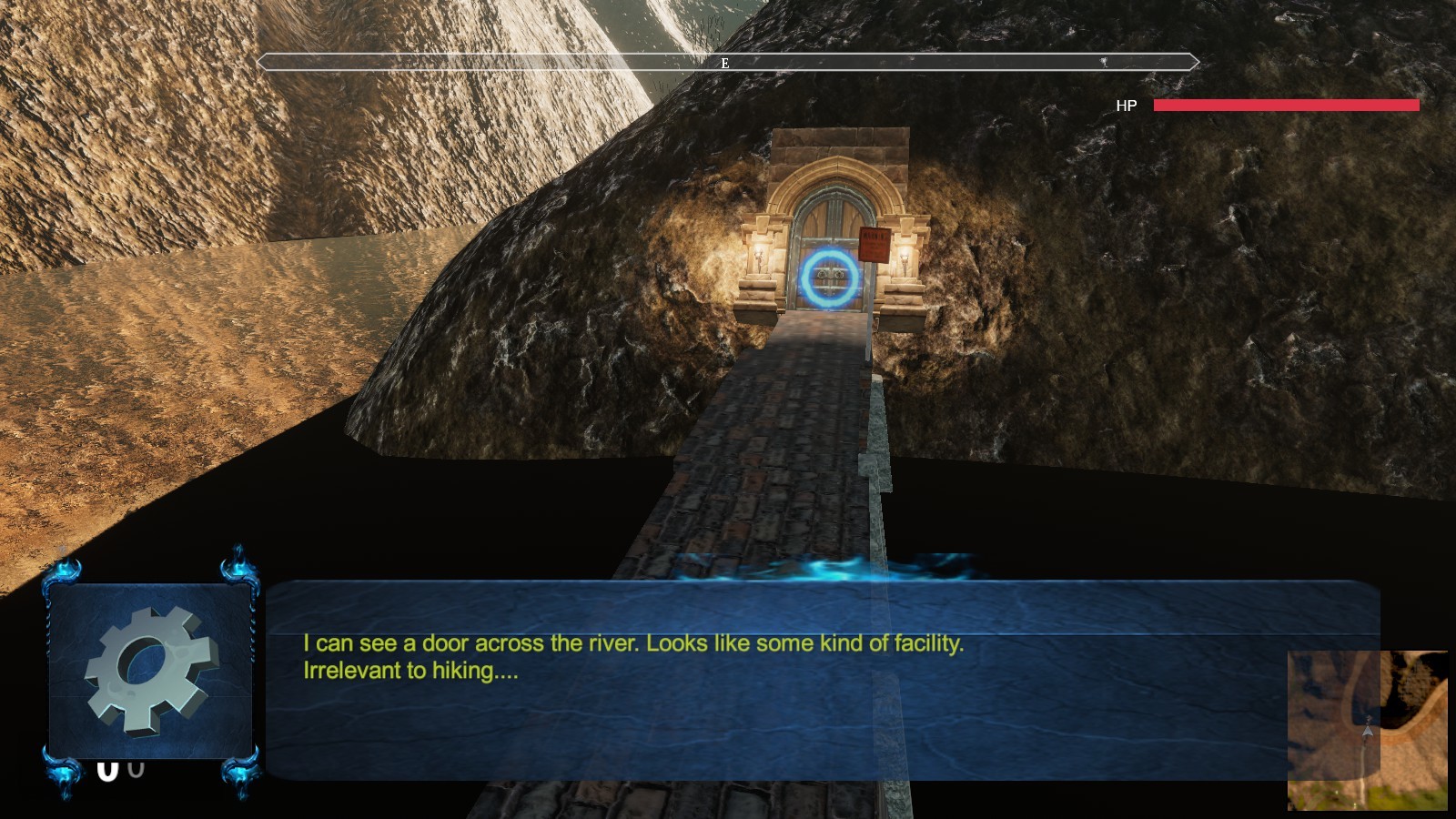Image resolution: width=1456 pixels, height=819 pixels.
Task: Click the E marker on the compass bar
Action: tap(725, 63)
